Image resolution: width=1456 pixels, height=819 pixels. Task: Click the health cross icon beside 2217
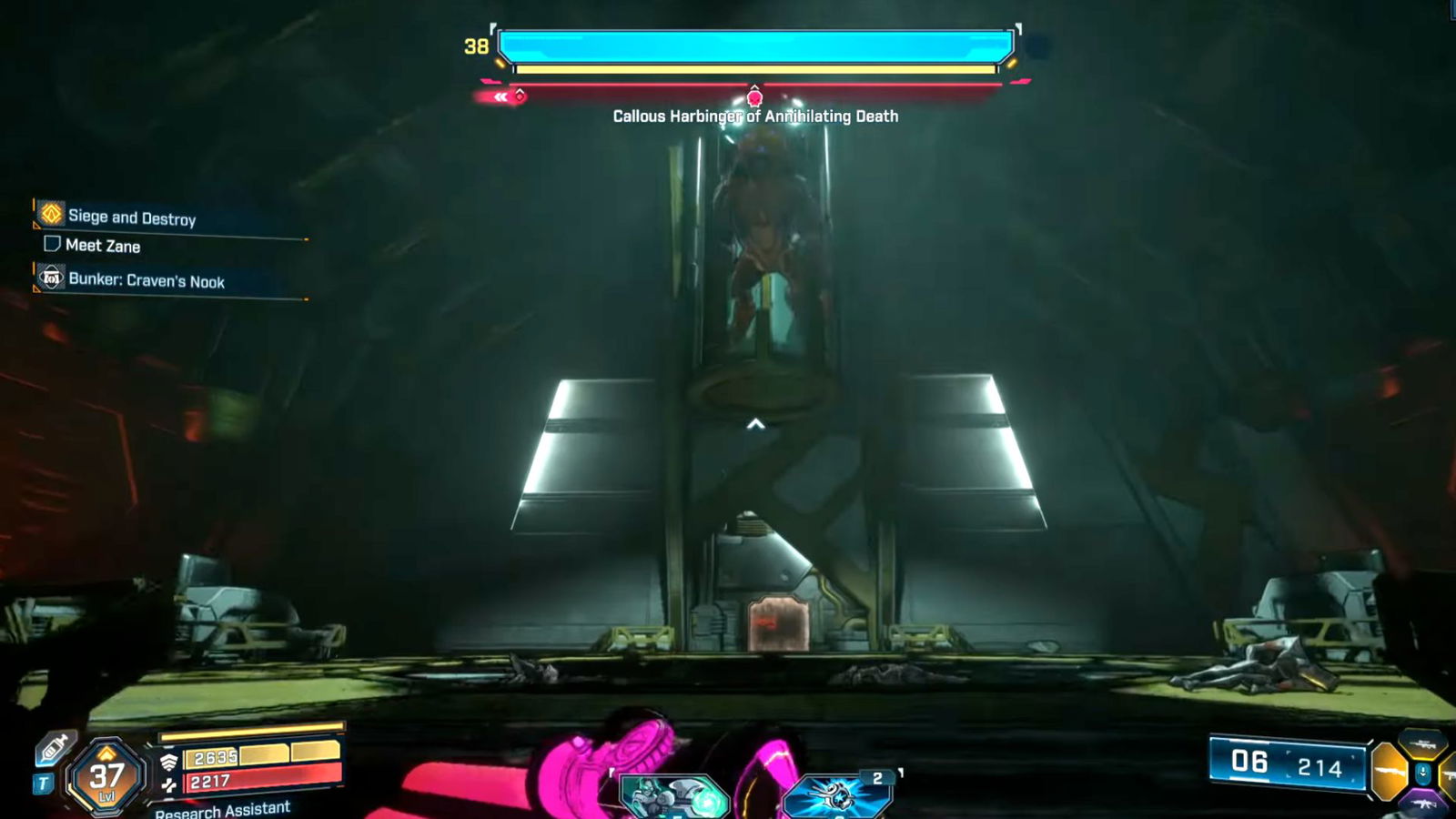[168, 786]
